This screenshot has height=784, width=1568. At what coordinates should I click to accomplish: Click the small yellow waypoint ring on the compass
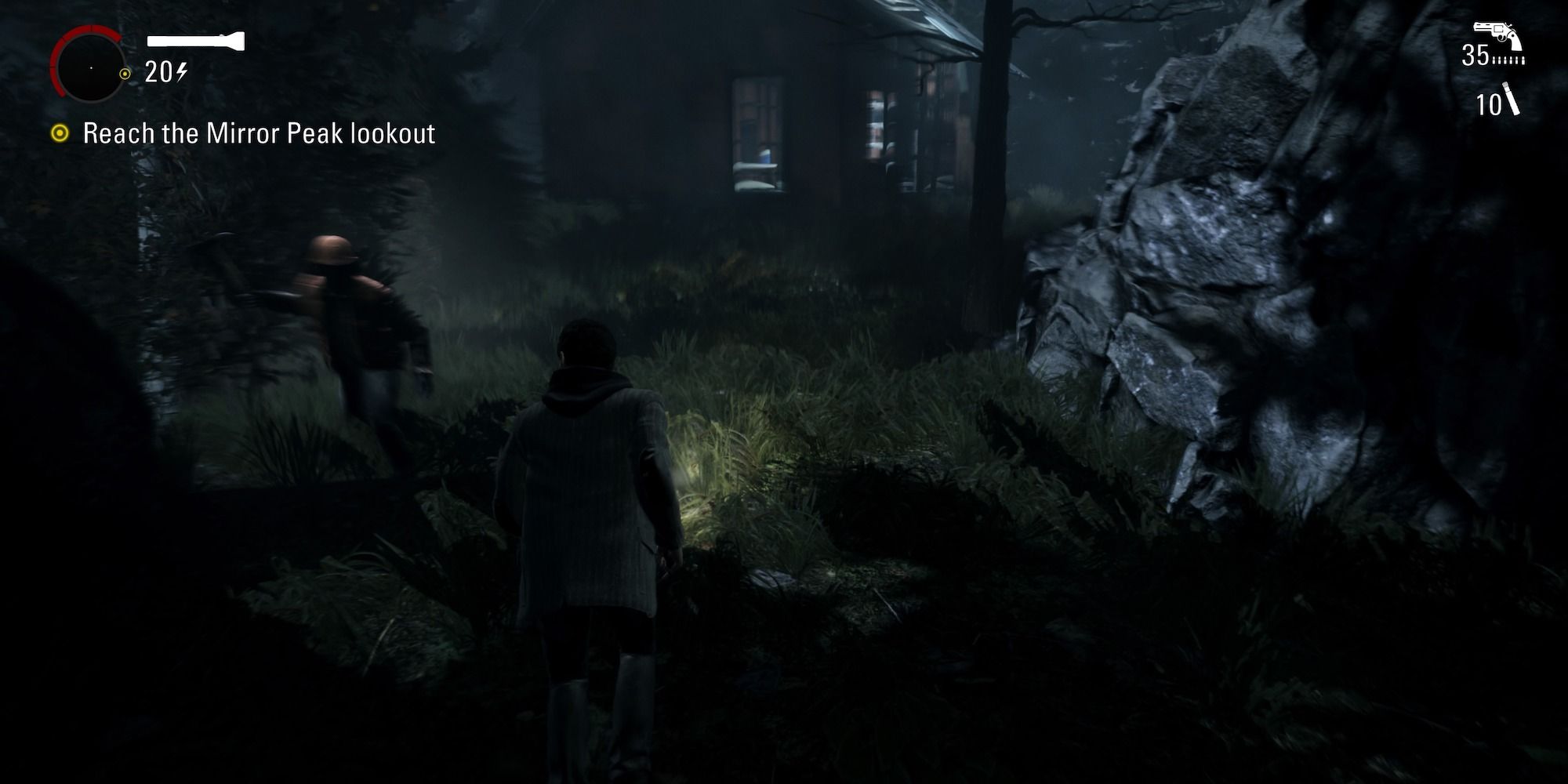coord(125,73)
